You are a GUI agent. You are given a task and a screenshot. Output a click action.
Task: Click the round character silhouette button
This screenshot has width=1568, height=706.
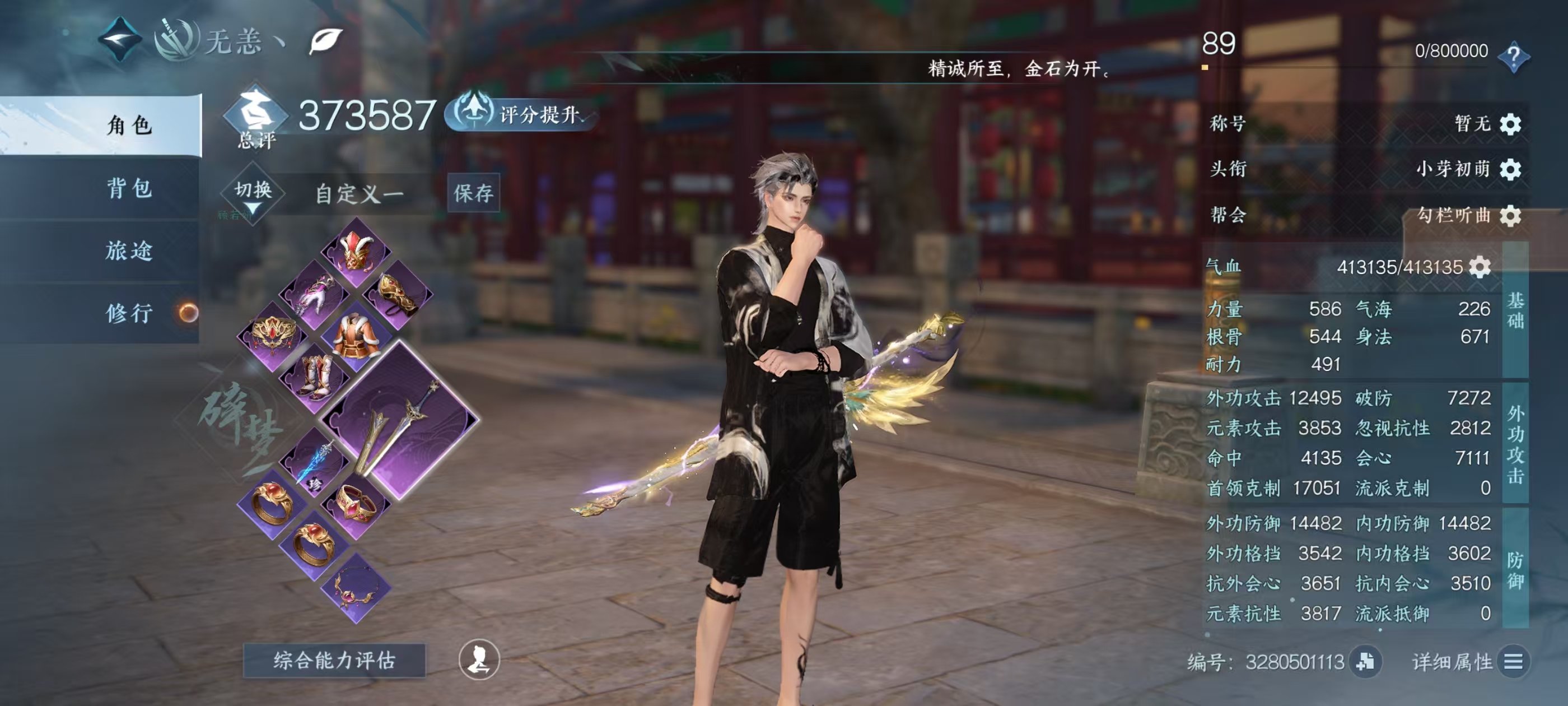click(x=479, y=659)
